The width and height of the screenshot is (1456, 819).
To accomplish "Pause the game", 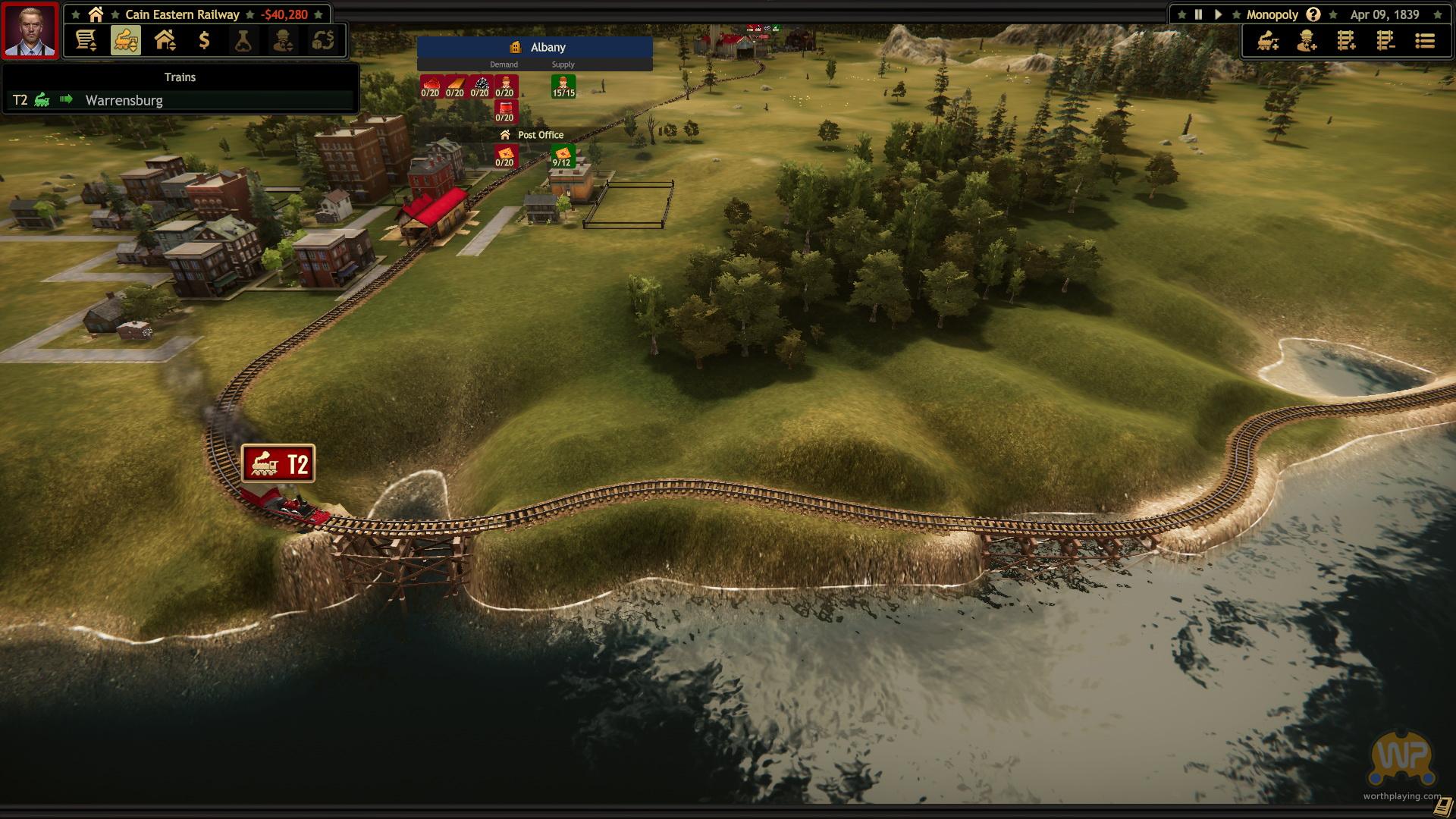I will coord(1198,14).
